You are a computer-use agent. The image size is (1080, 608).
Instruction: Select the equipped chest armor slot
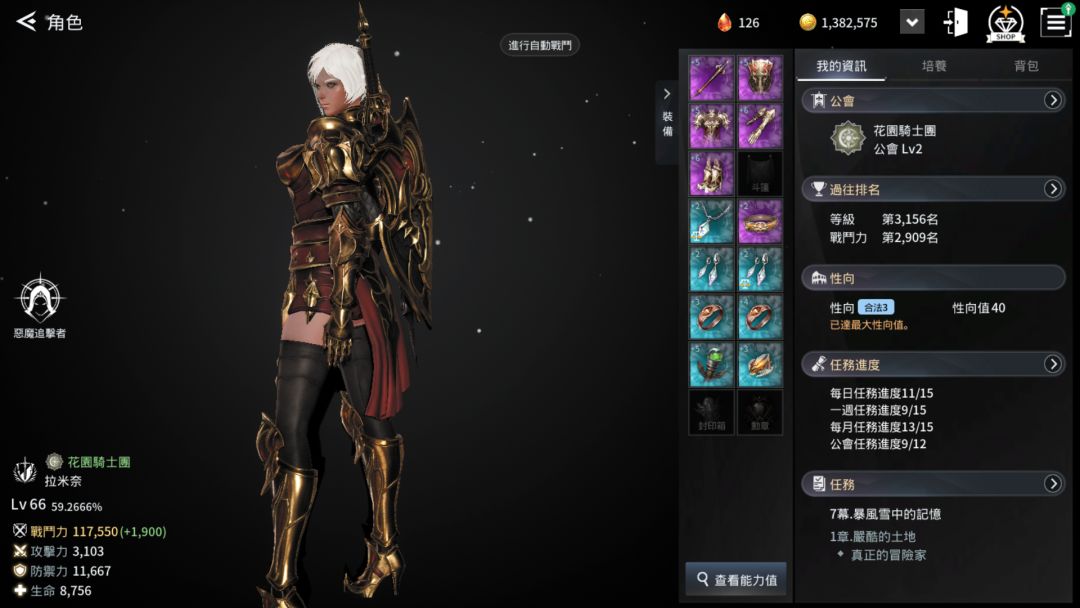pyautogui.click(x=711, y=126)
